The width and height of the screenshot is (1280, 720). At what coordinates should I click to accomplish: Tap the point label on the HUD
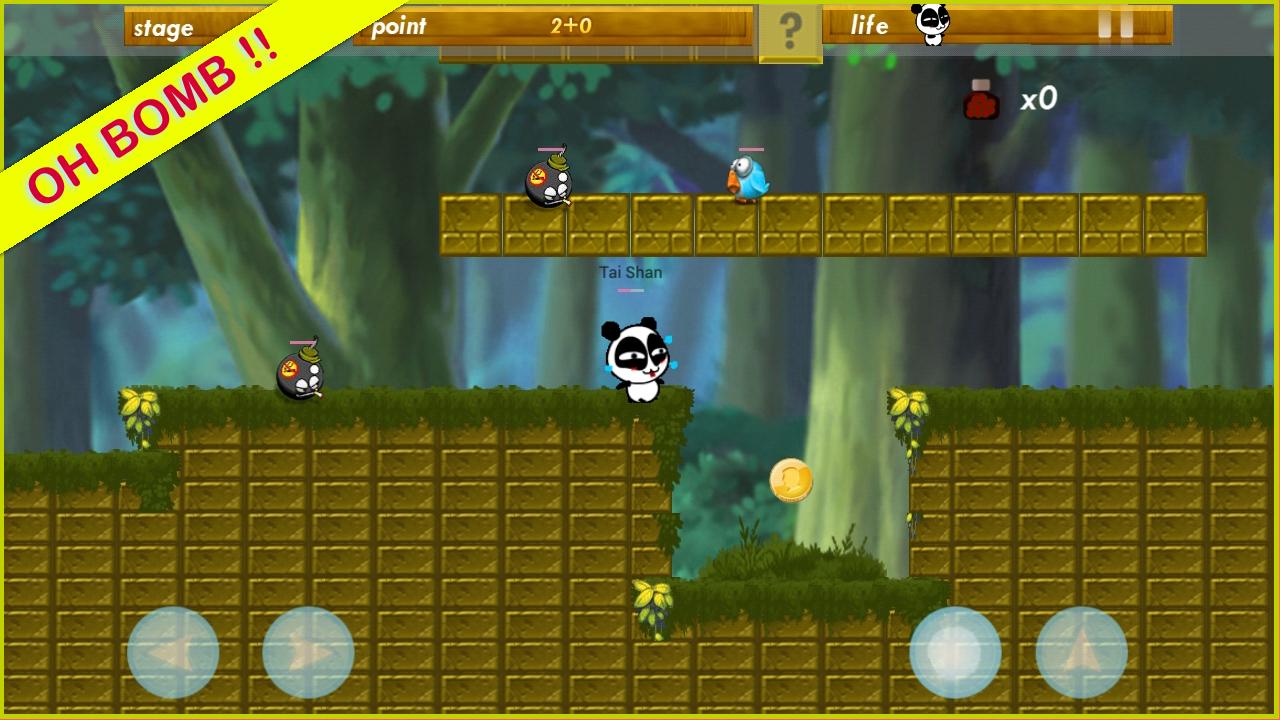(x=402, y=27)
